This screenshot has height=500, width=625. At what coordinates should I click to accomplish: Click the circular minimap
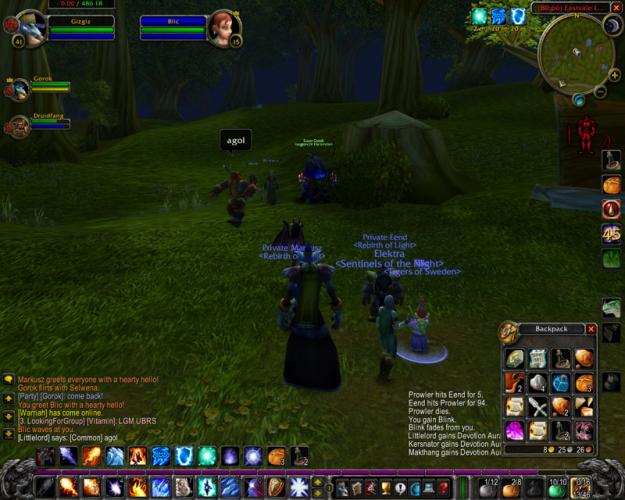[576, 52]
